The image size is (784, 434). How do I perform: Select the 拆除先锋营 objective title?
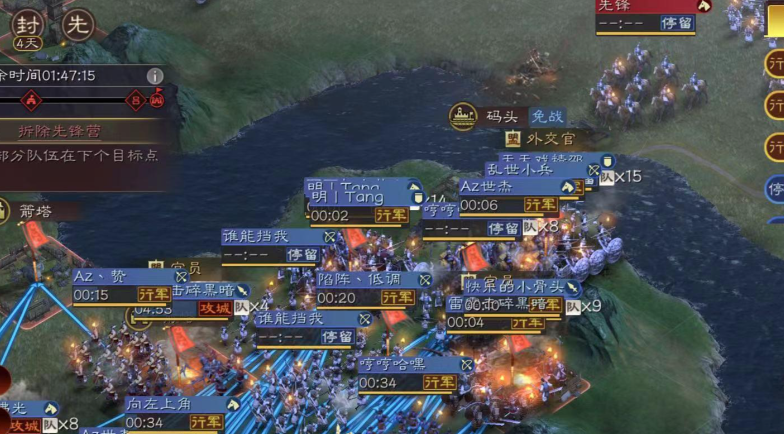coord(61,131)
